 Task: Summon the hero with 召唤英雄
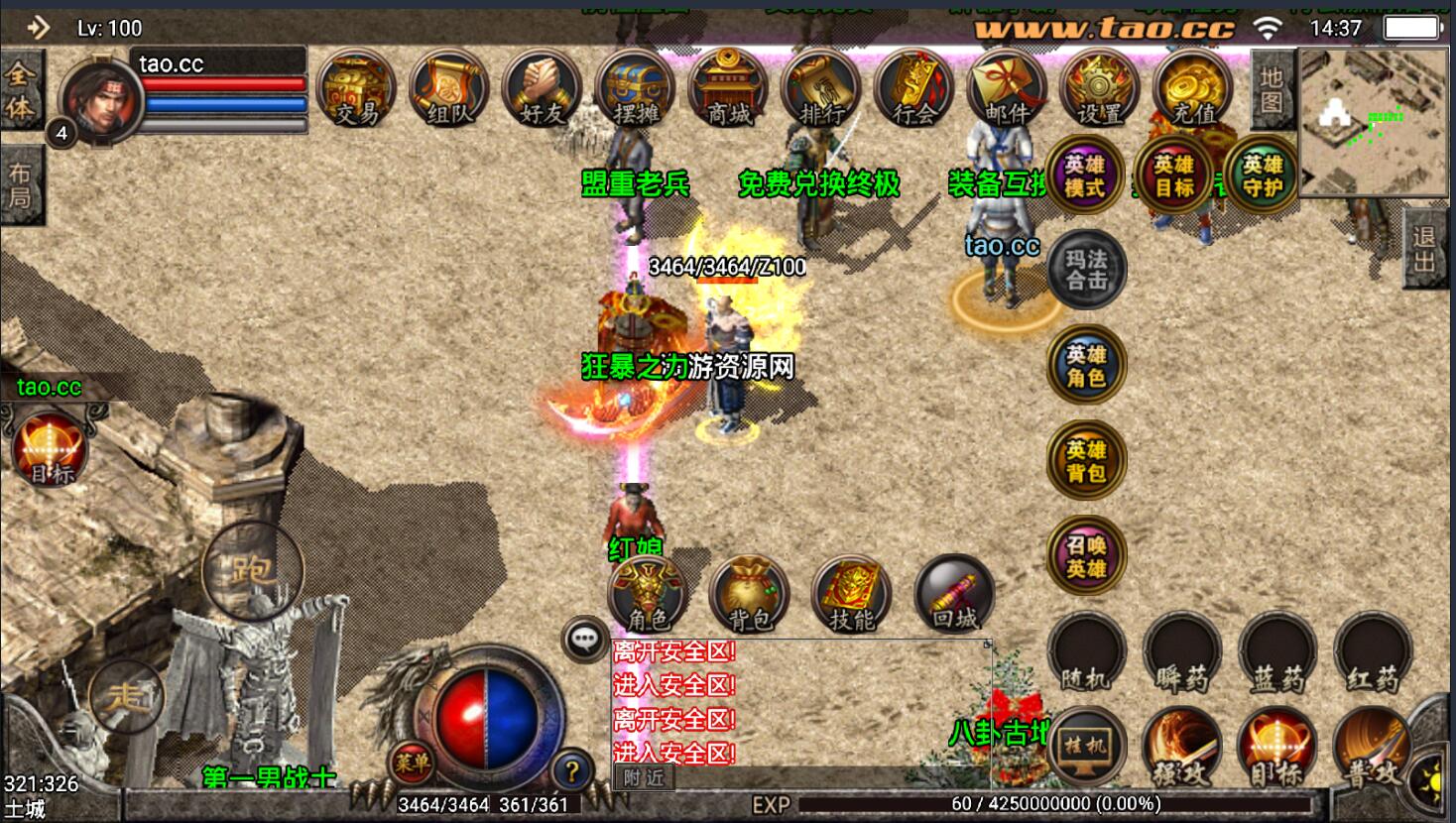pyautogui.click(x=1086, y=557)
